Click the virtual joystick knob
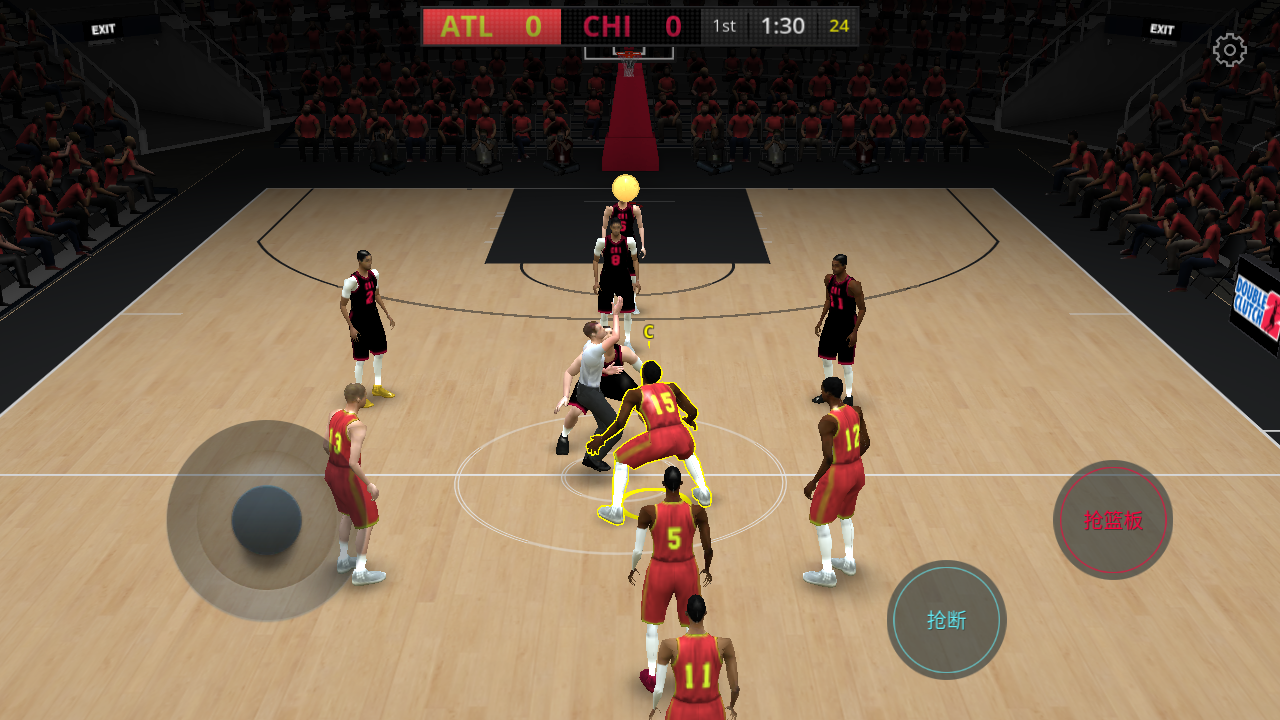This screenshot has height=720, width=1280. point(267,521)
